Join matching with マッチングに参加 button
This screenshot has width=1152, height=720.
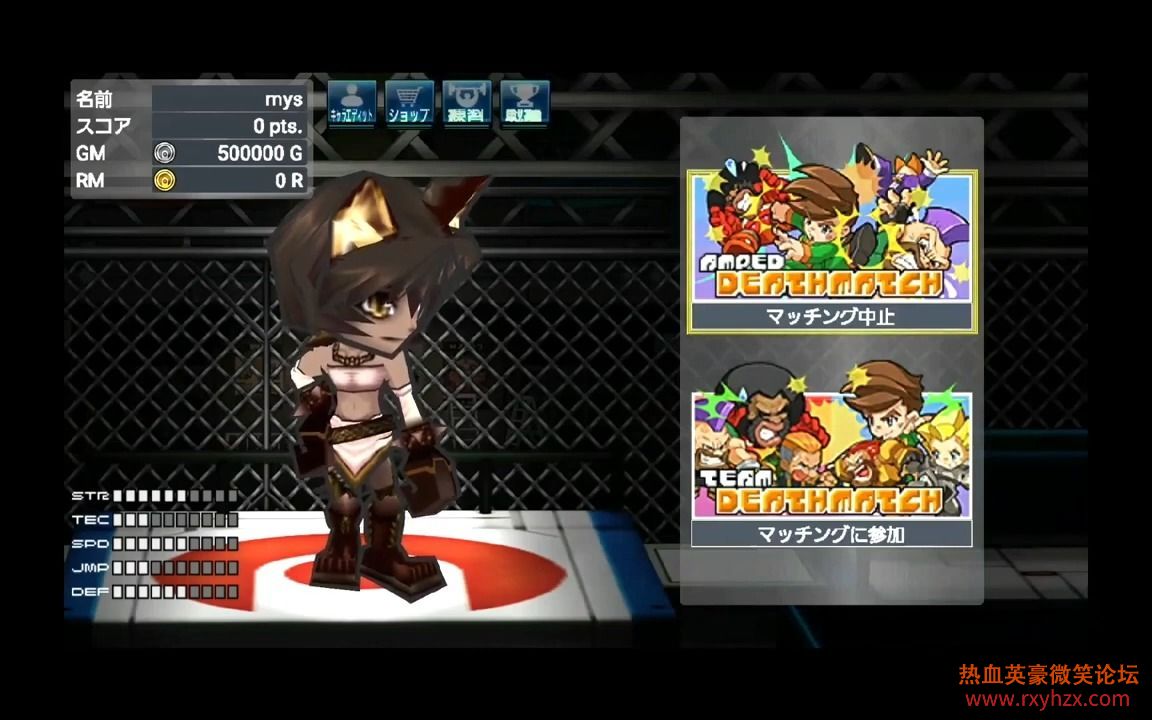click(831, 534)
